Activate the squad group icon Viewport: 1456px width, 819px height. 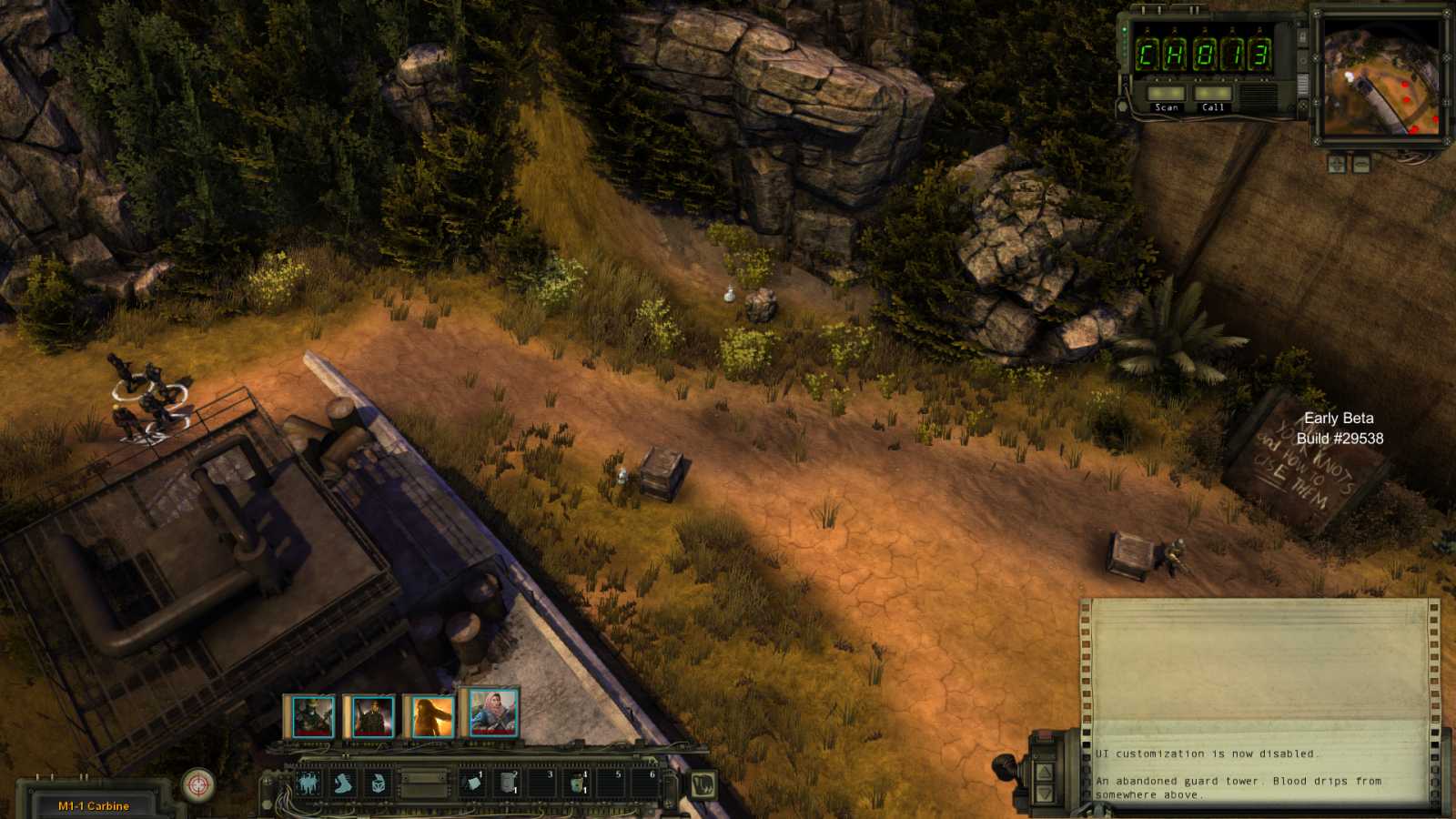click(308, 784)
